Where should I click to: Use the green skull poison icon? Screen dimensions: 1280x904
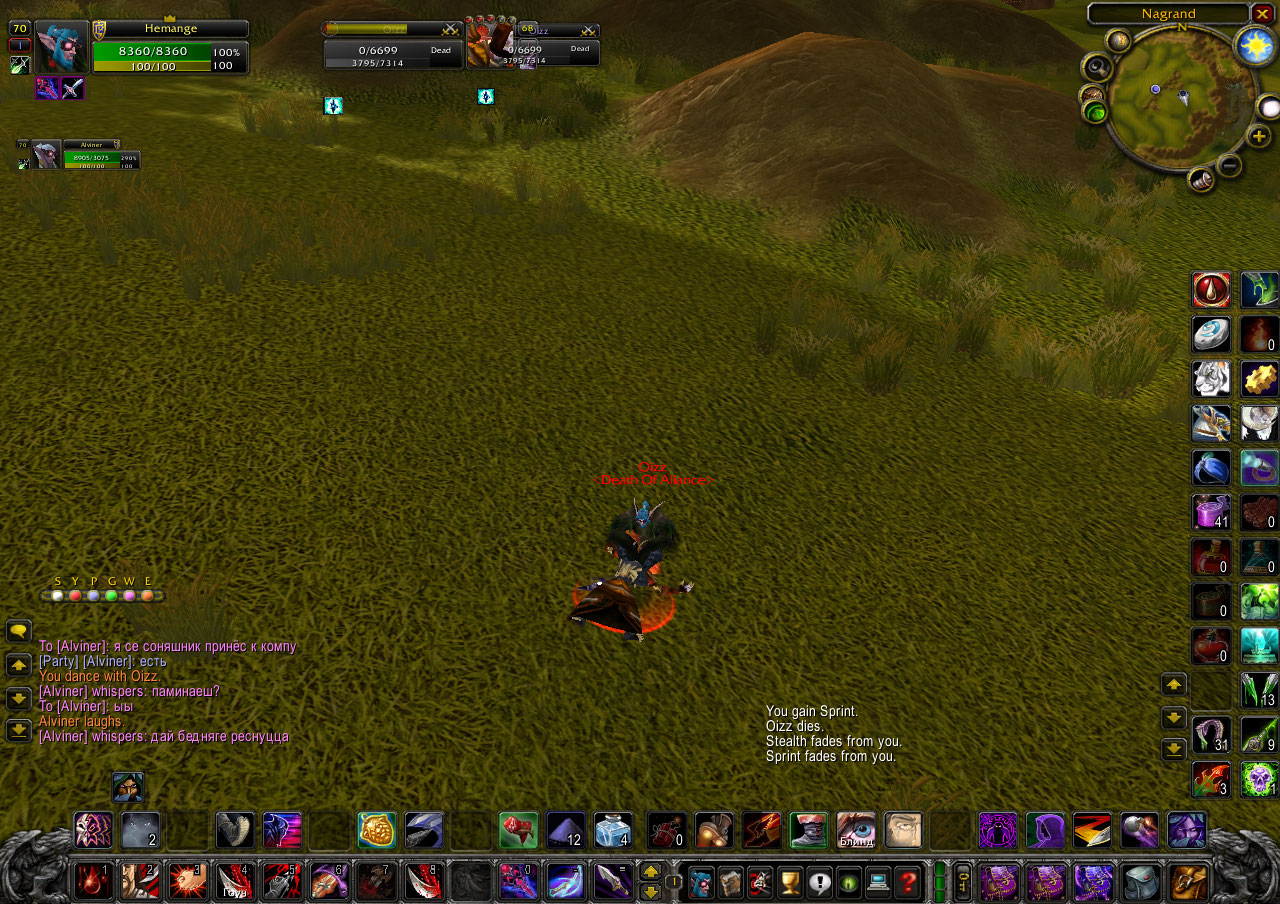coord(1260,779)
